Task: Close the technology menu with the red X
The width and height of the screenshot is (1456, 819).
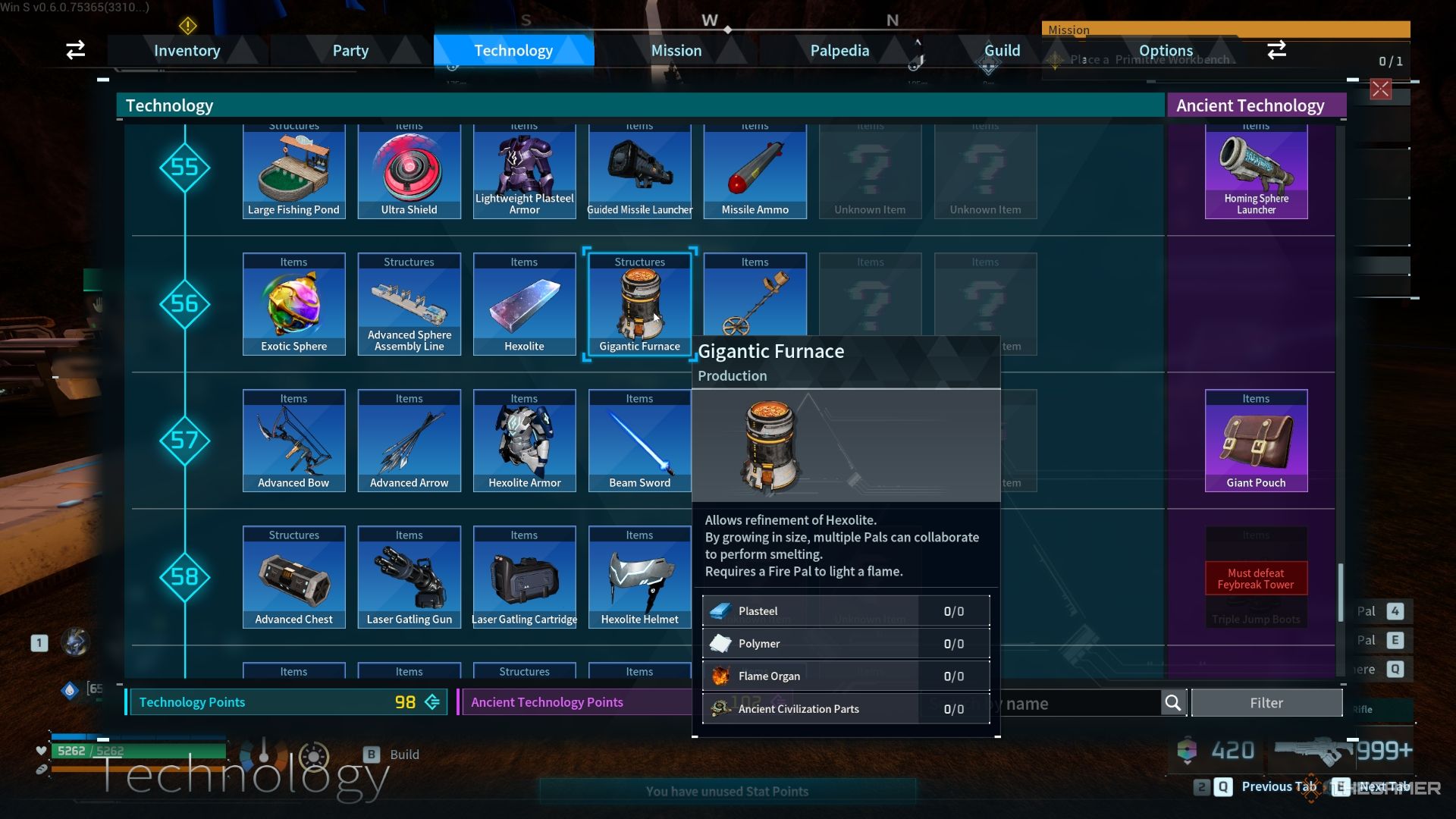Action: coord(1380,89)
